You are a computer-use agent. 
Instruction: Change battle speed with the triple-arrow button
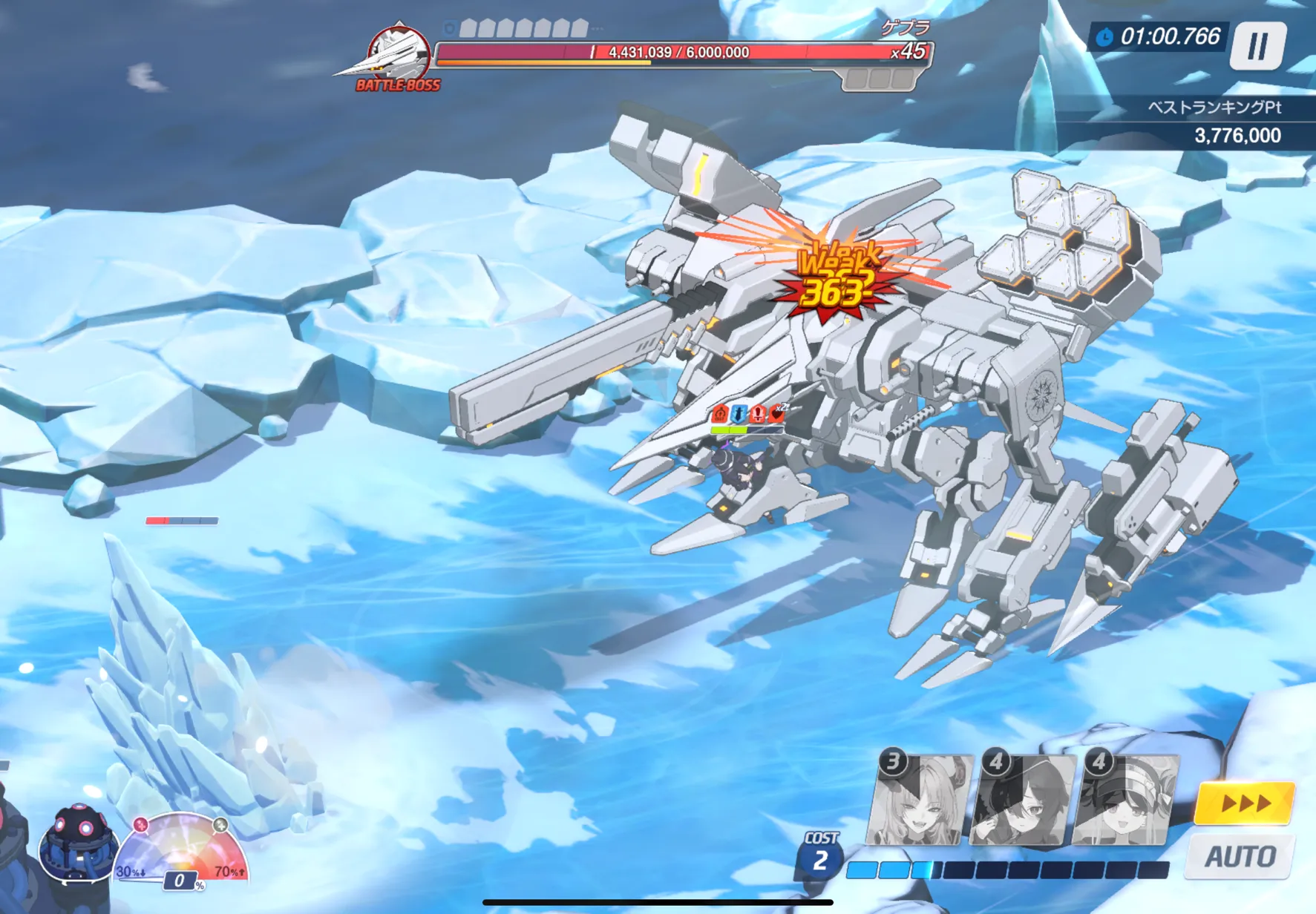1245,803
